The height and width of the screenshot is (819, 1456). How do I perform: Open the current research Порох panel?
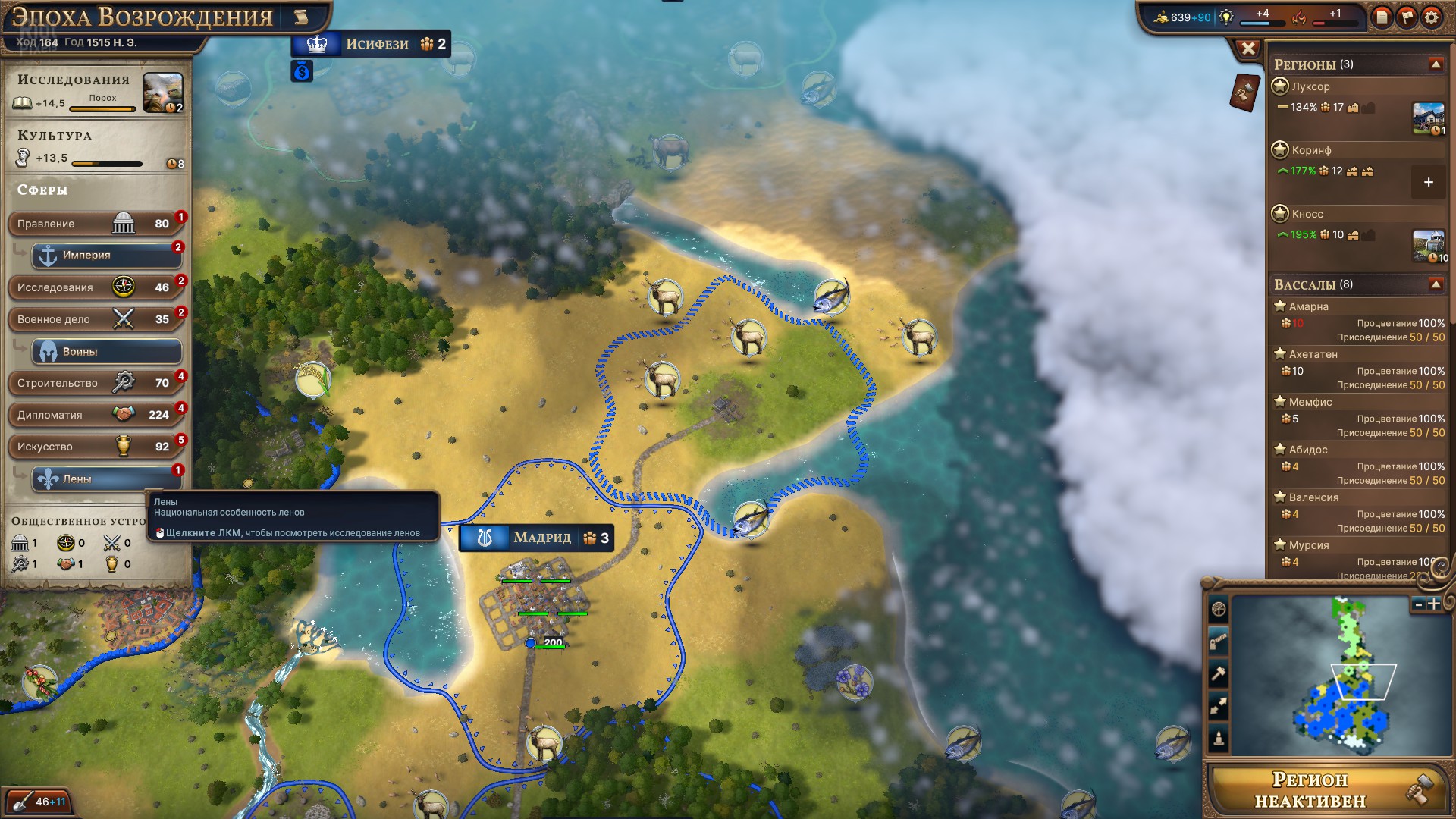(162, 93)
